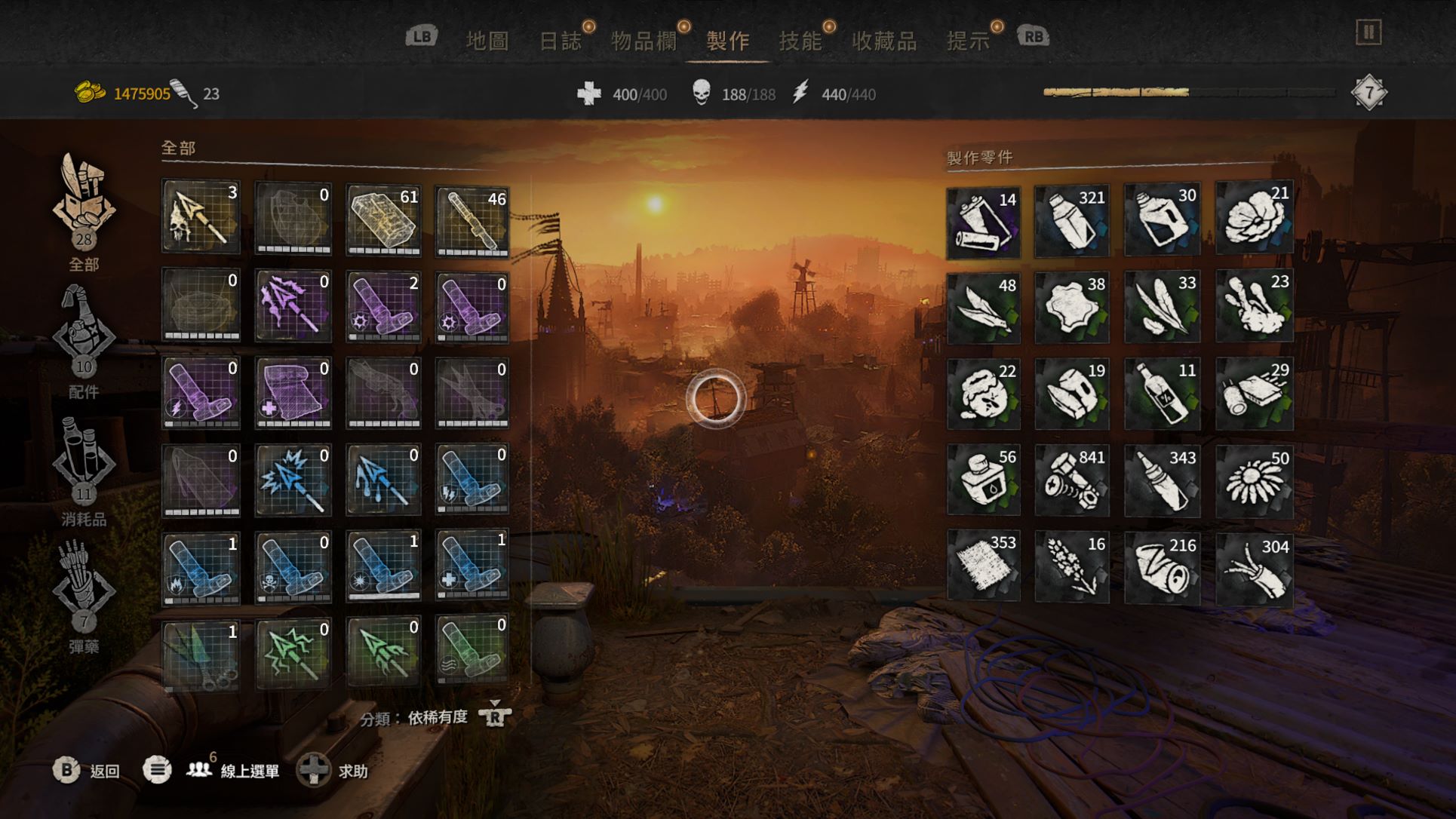1456x819 pixels.
Task: Pick the bandage blueprint showing 61
Action: 383,219
